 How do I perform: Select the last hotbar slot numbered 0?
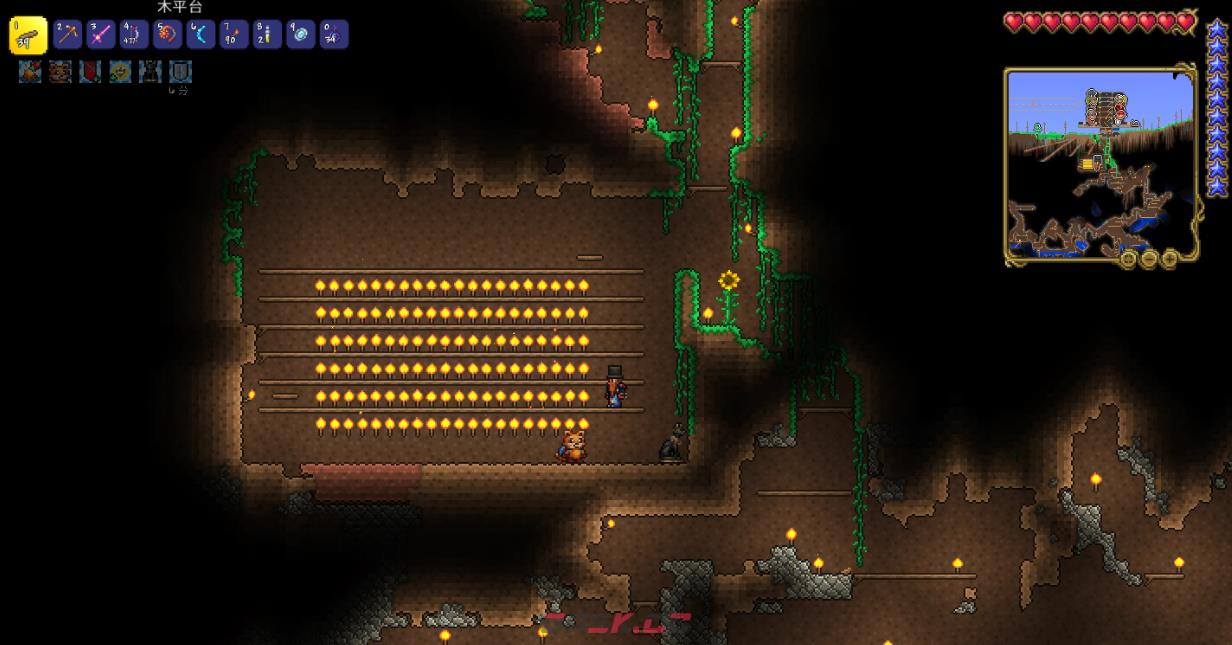click(334, 35)
